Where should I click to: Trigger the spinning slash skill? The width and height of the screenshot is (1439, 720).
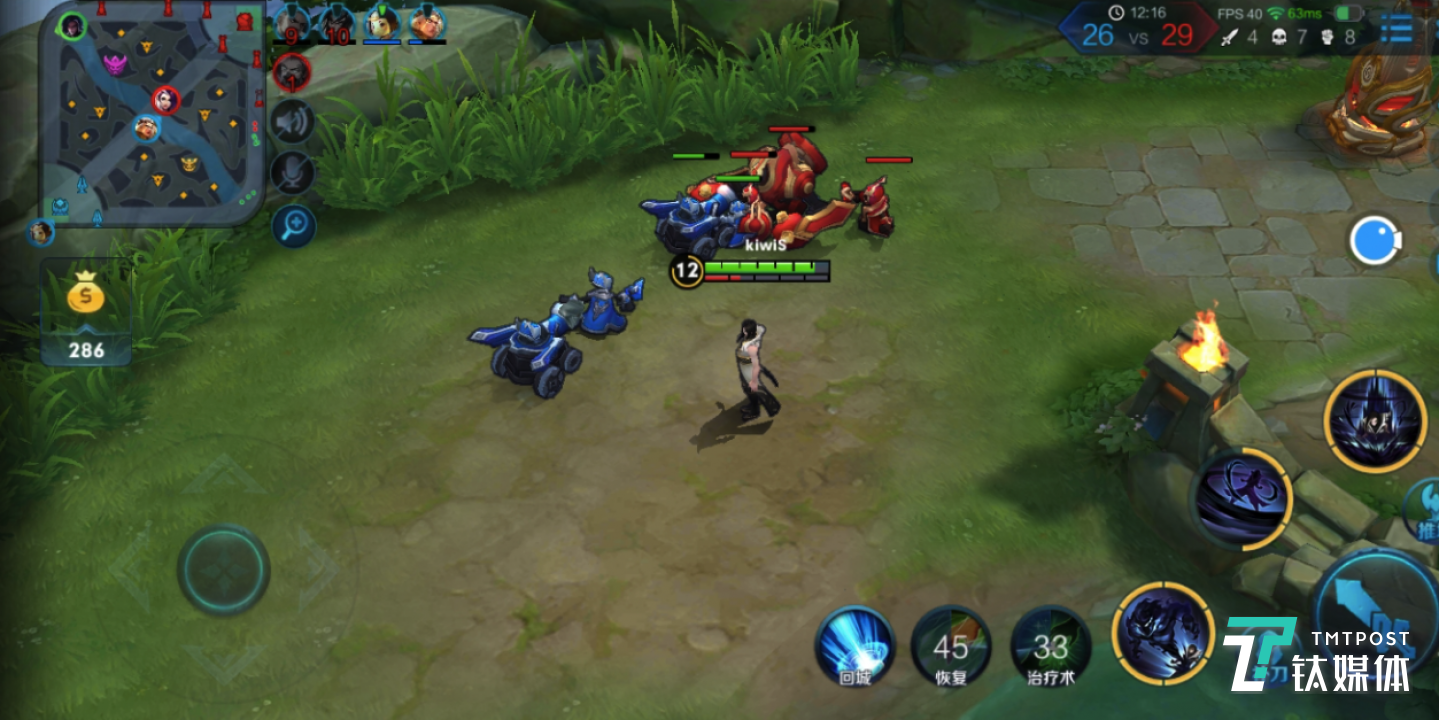coord(1243,498)
